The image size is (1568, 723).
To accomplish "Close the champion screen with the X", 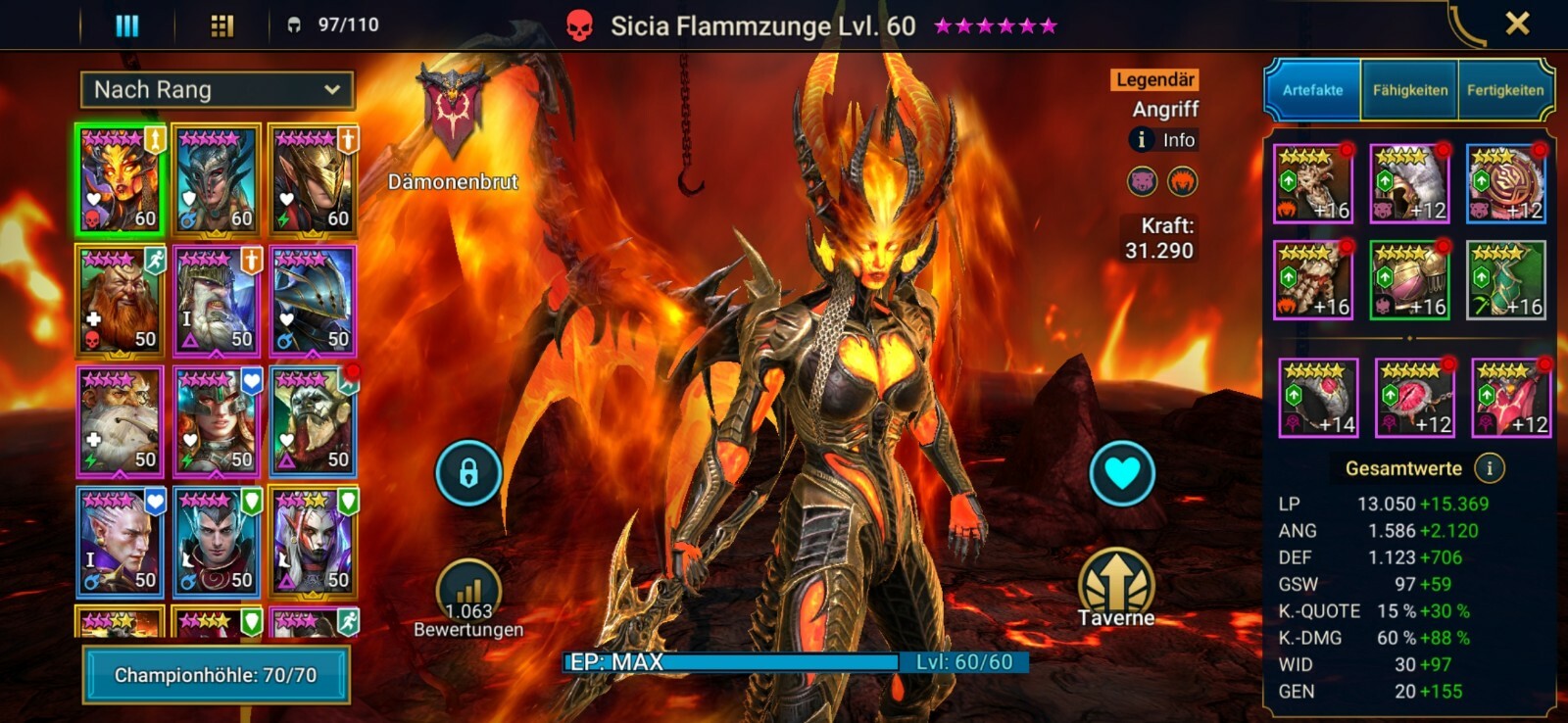I will click(x=1517, y=24).
